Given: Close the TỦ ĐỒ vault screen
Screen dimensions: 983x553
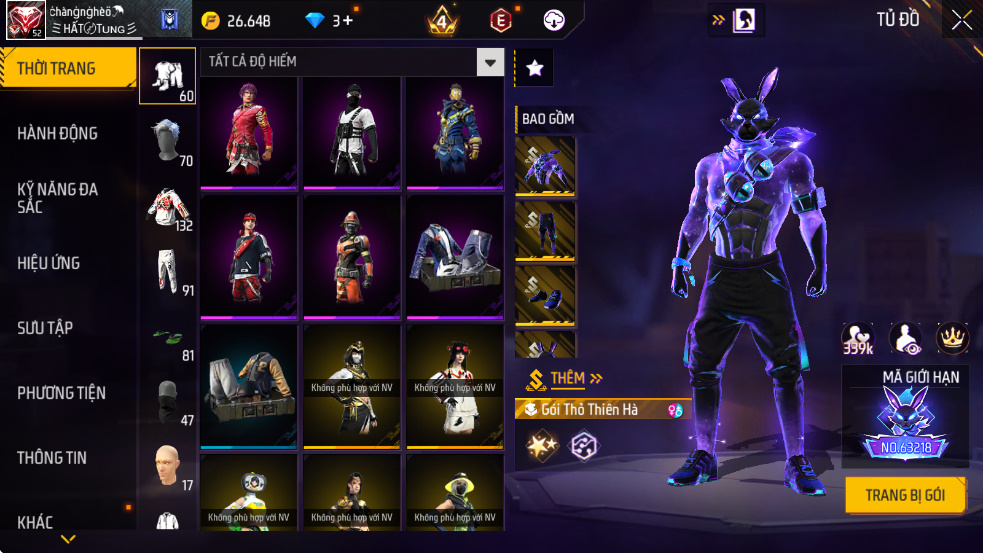Looking at the screenshot, I should point(961,20).
